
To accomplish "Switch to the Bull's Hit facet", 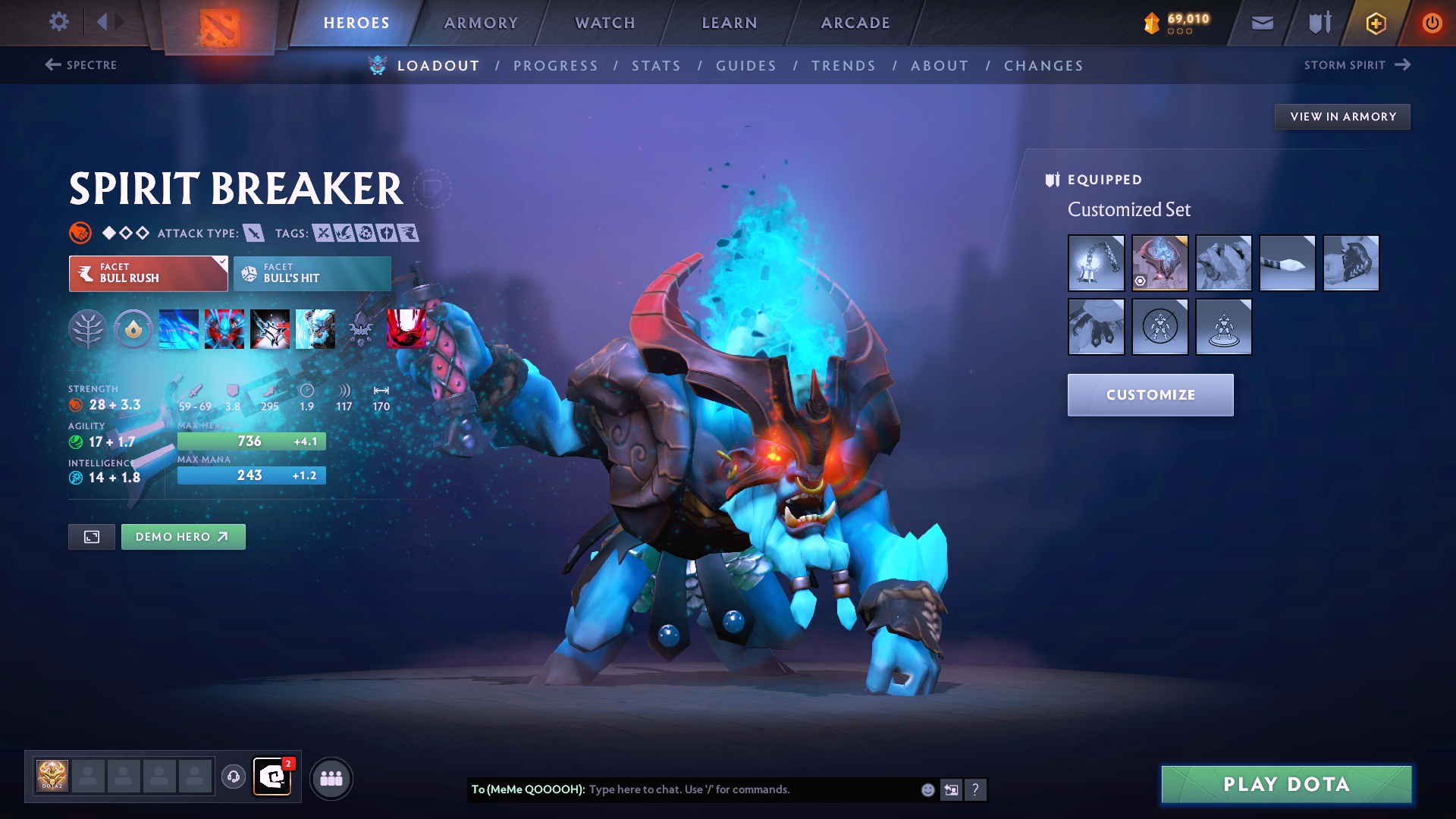I will tap(311, 273).
